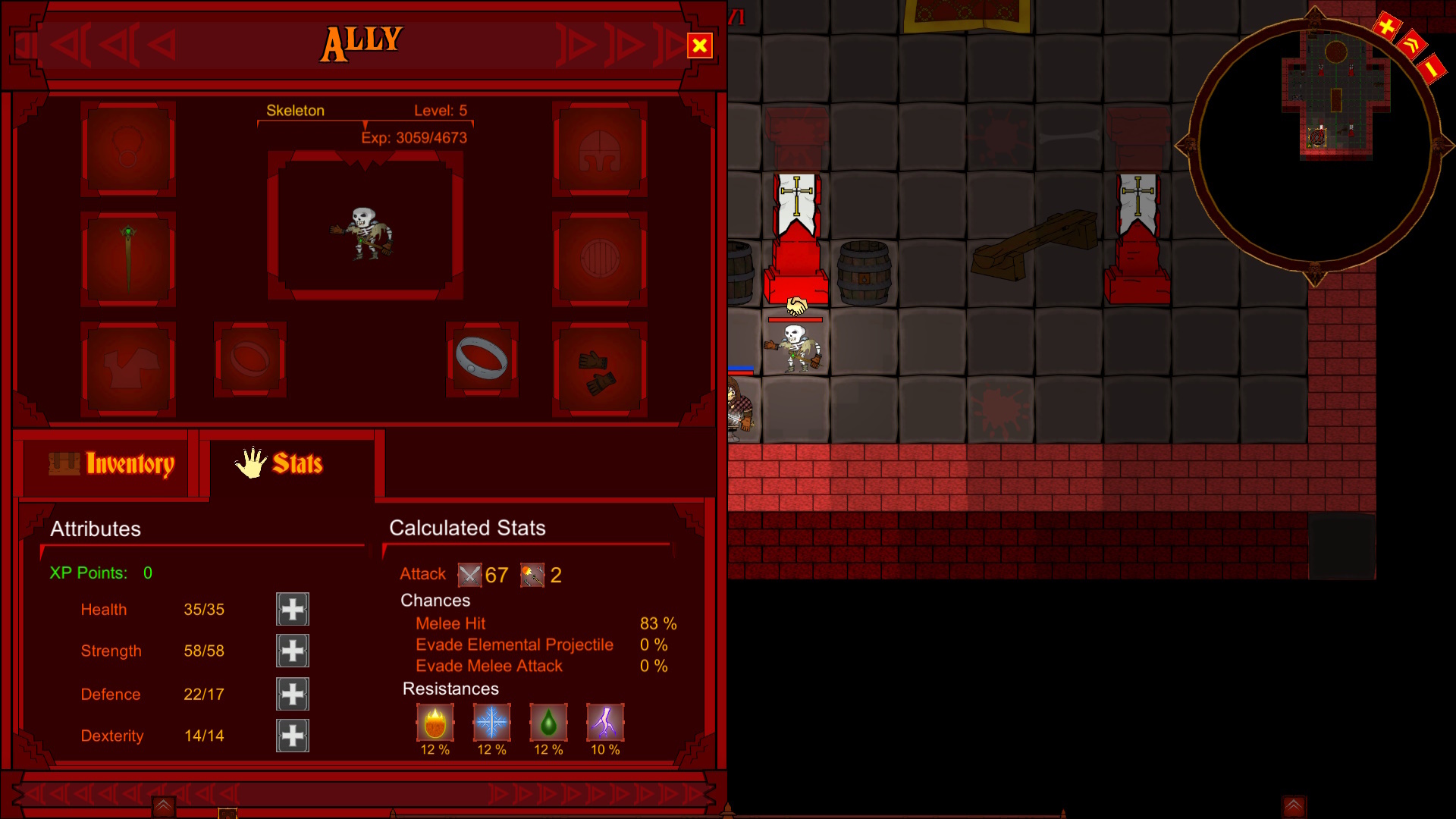
Task: Click the sword attack icon showing 67
Action: point(469,575)
